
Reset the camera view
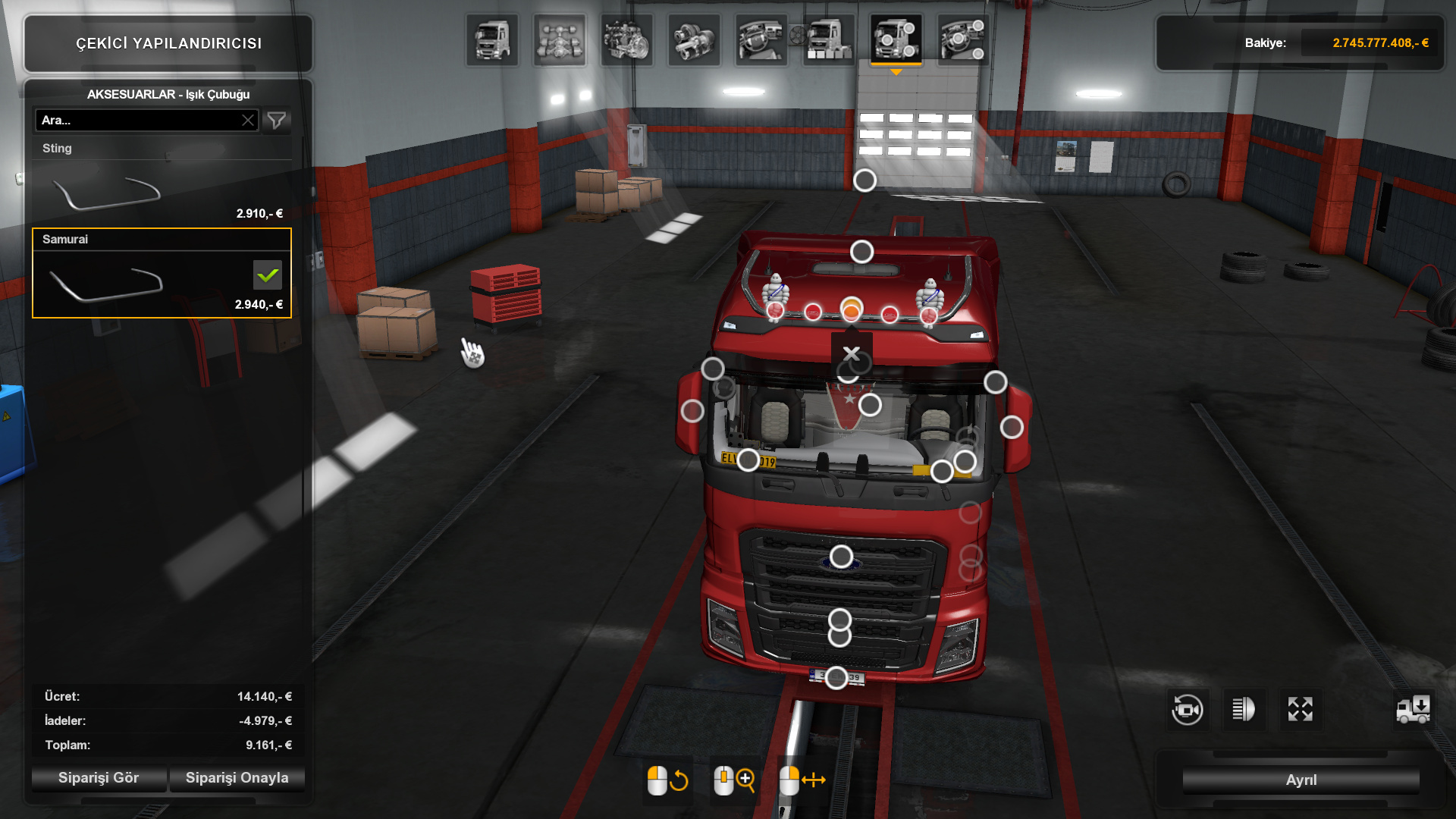click(x=1187, y=710)
